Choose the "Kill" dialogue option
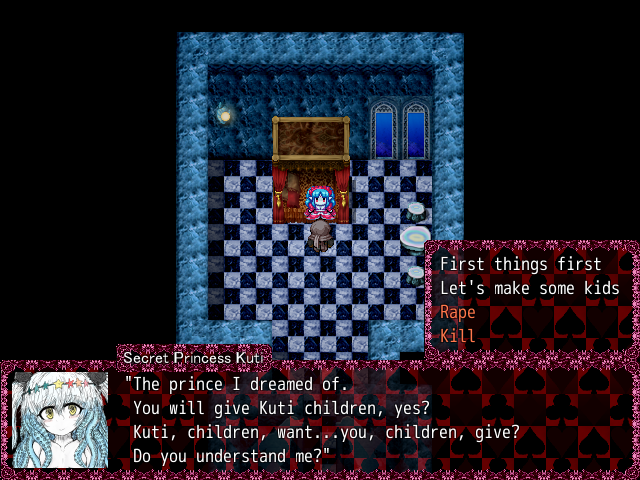The width and height of the screenshot is (640, 480). point(458,336)
